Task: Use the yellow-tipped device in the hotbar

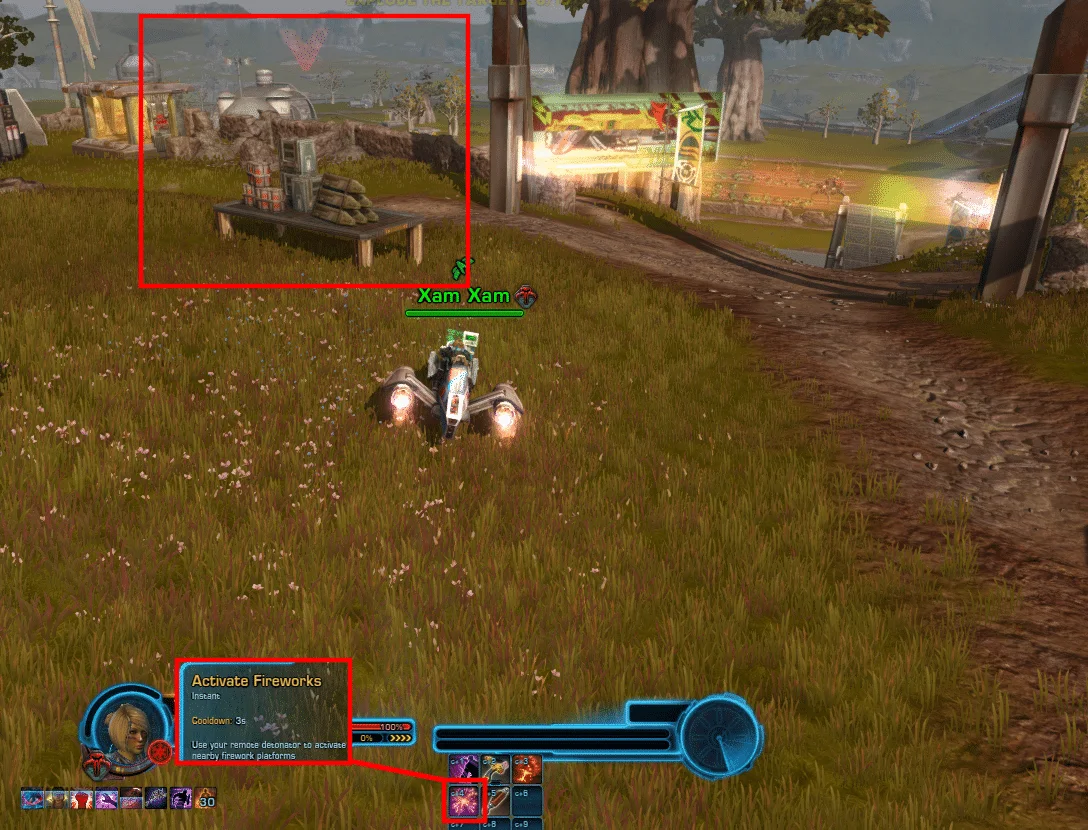Action: [495, 770]
